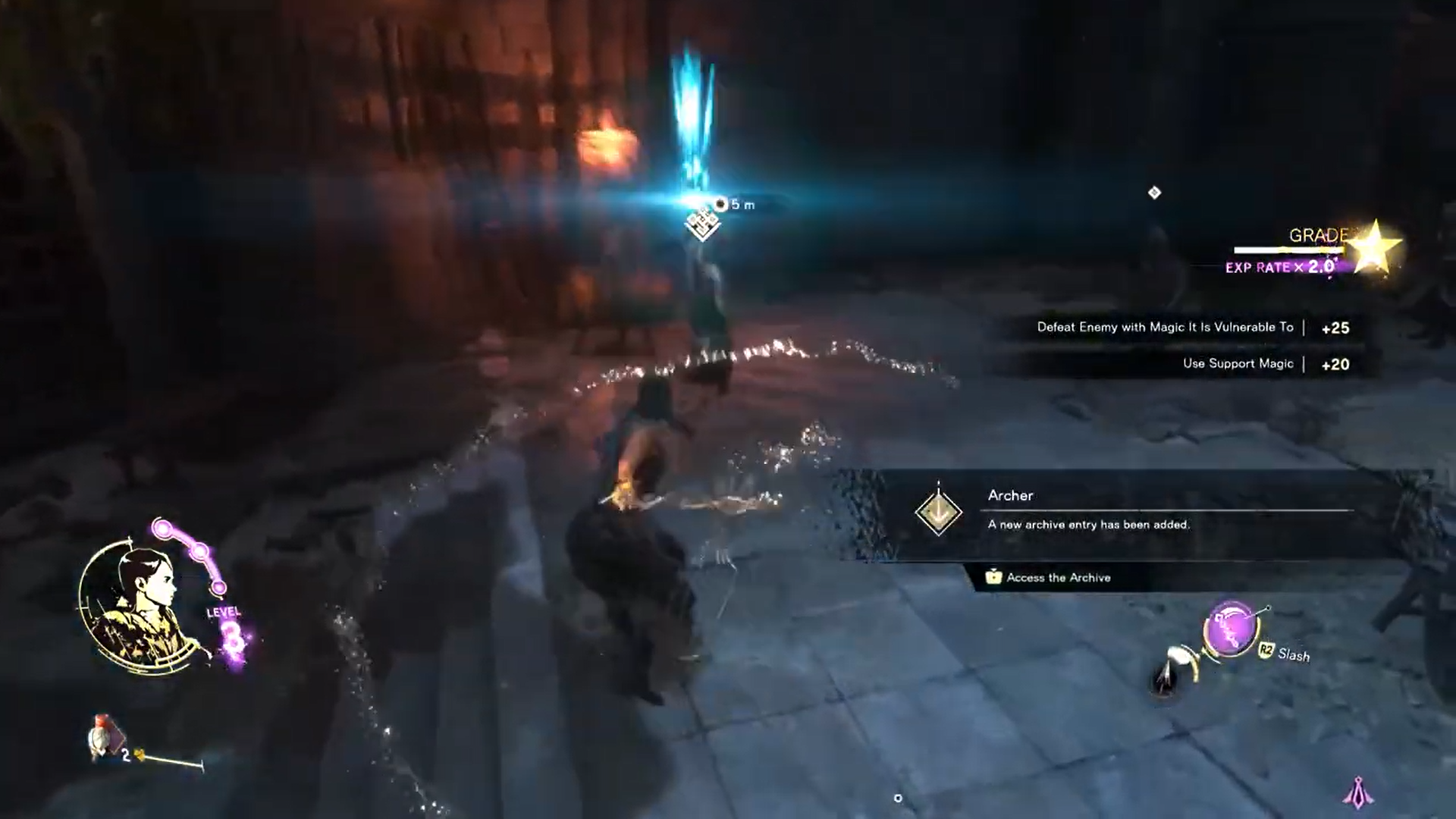
Task: Use the healing item with count 2
Action: (x=103, y=736)
